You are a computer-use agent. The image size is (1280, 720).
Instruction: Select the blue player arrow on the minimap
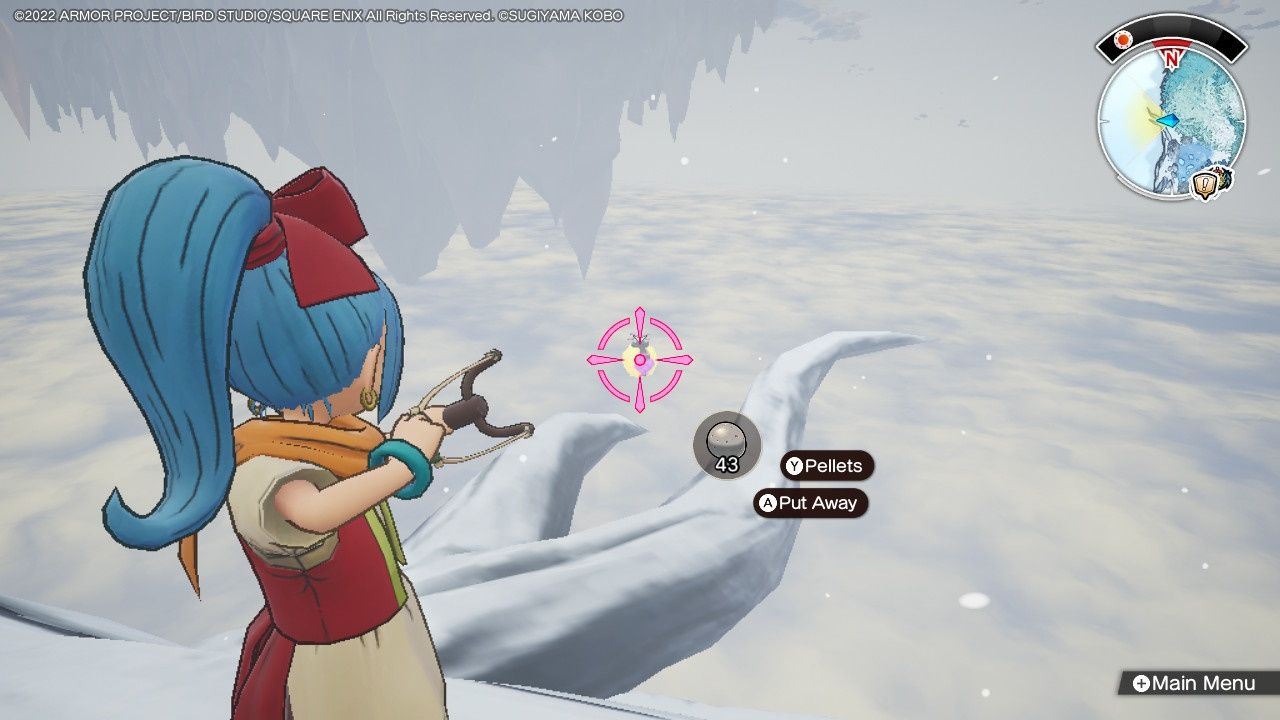(x=1167, y=120)
